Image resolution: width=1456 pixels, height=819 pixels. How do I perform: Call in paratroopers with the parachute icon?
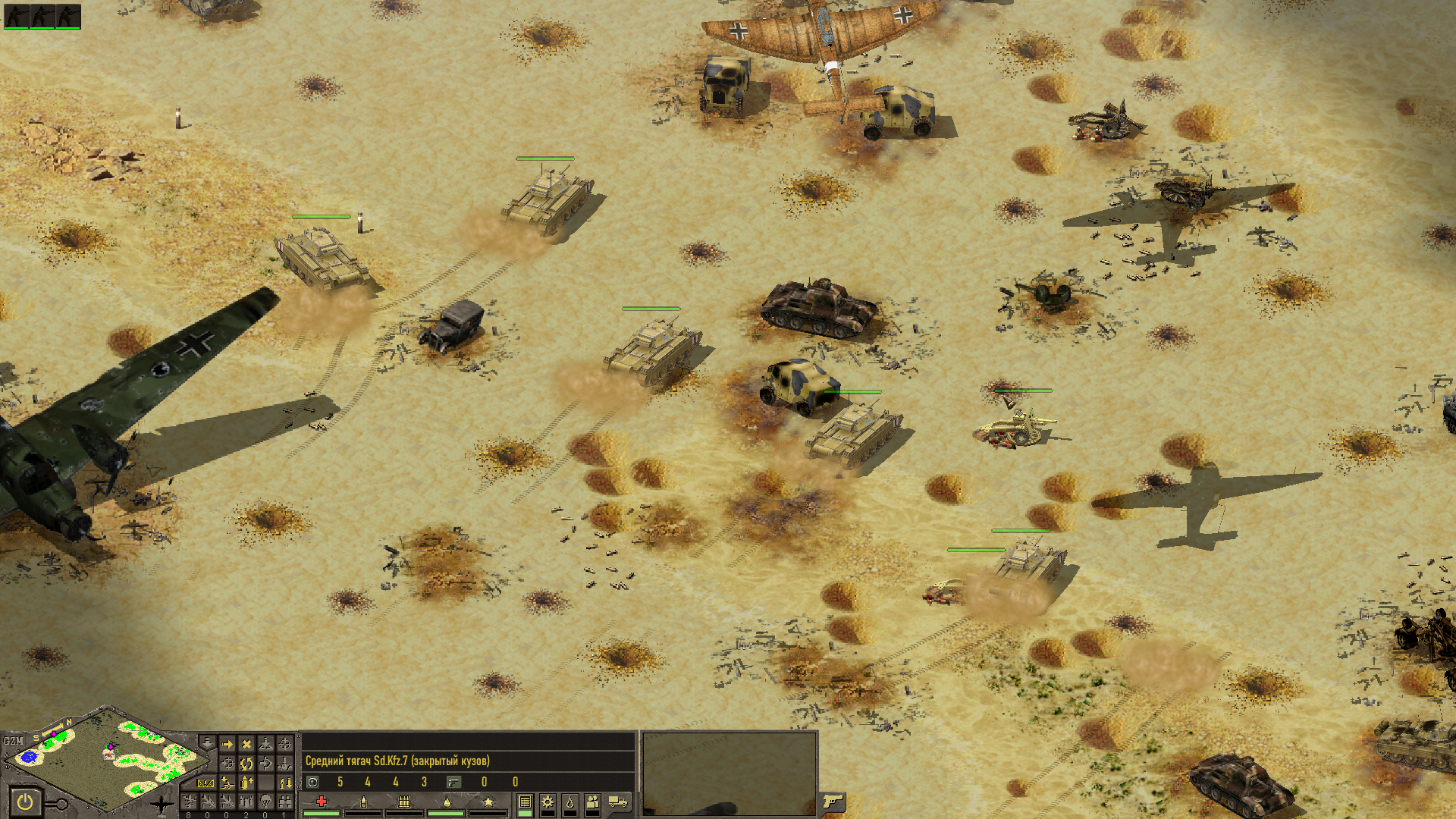(265, 801)
